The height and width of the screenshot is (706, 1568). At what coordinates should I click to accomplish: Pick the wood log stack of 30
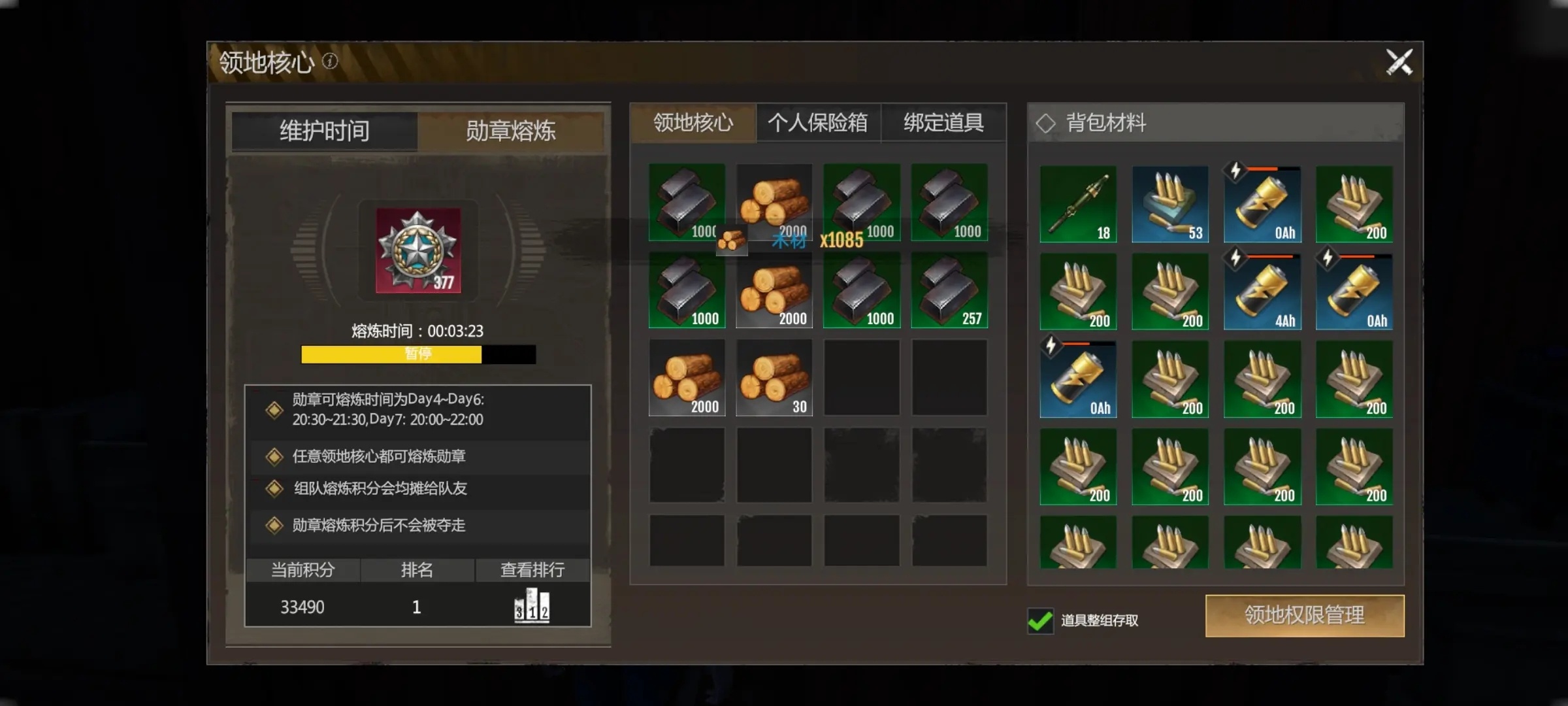click(x=774, y=378)
